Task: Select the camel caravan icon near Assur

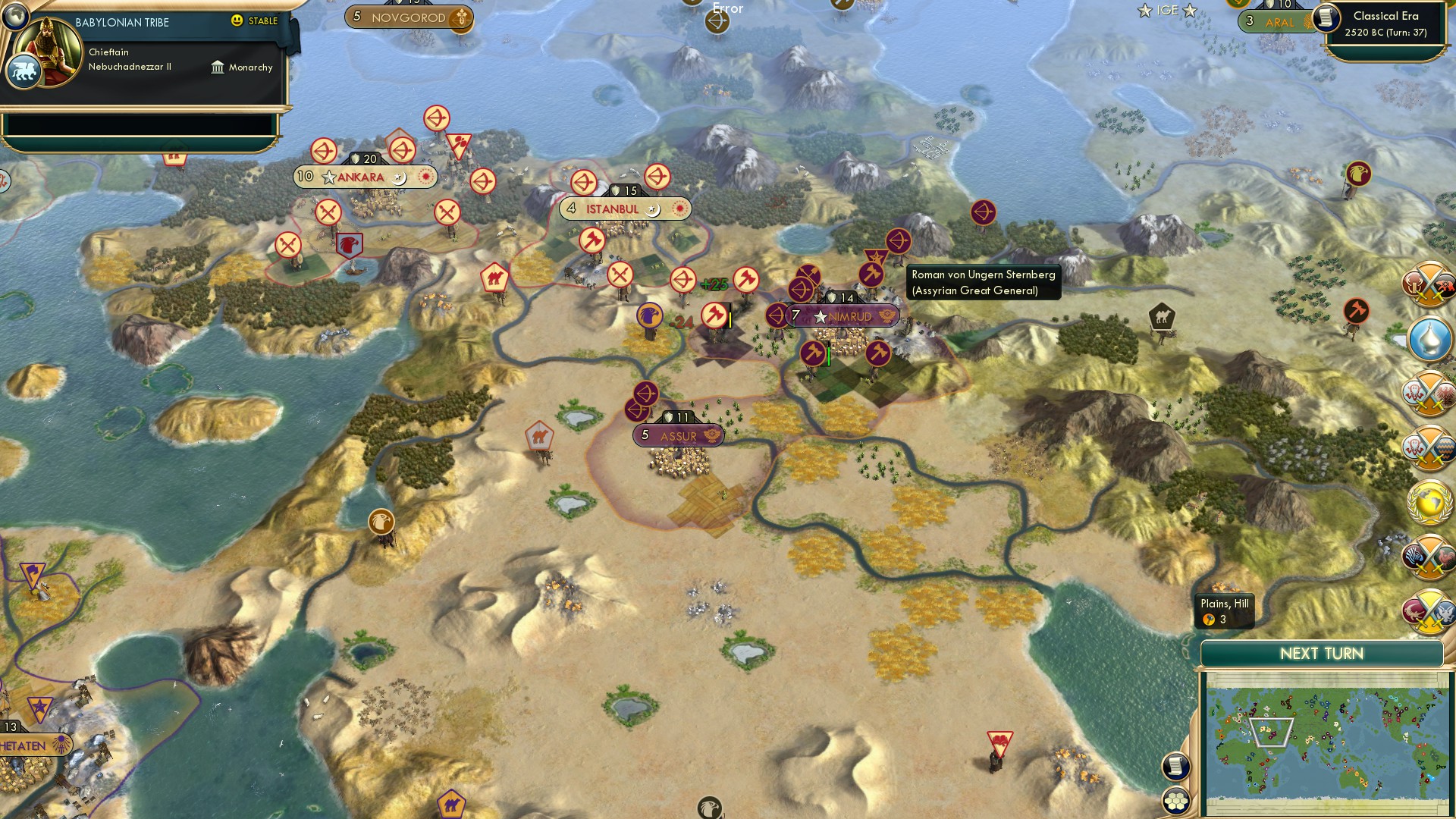Action: (538, 435)
